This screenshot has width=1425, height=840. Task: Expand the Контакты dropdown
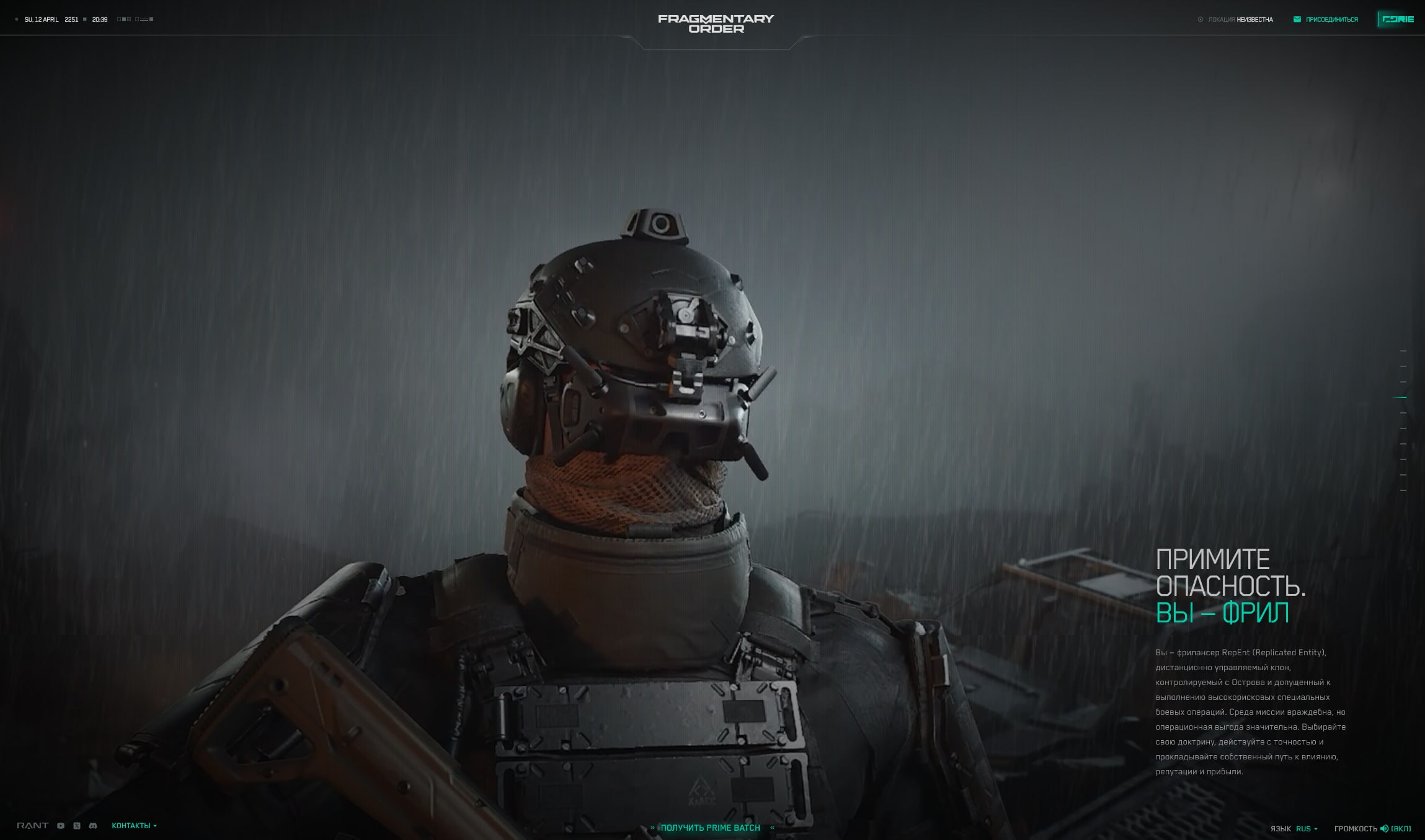tap(134, 826)
